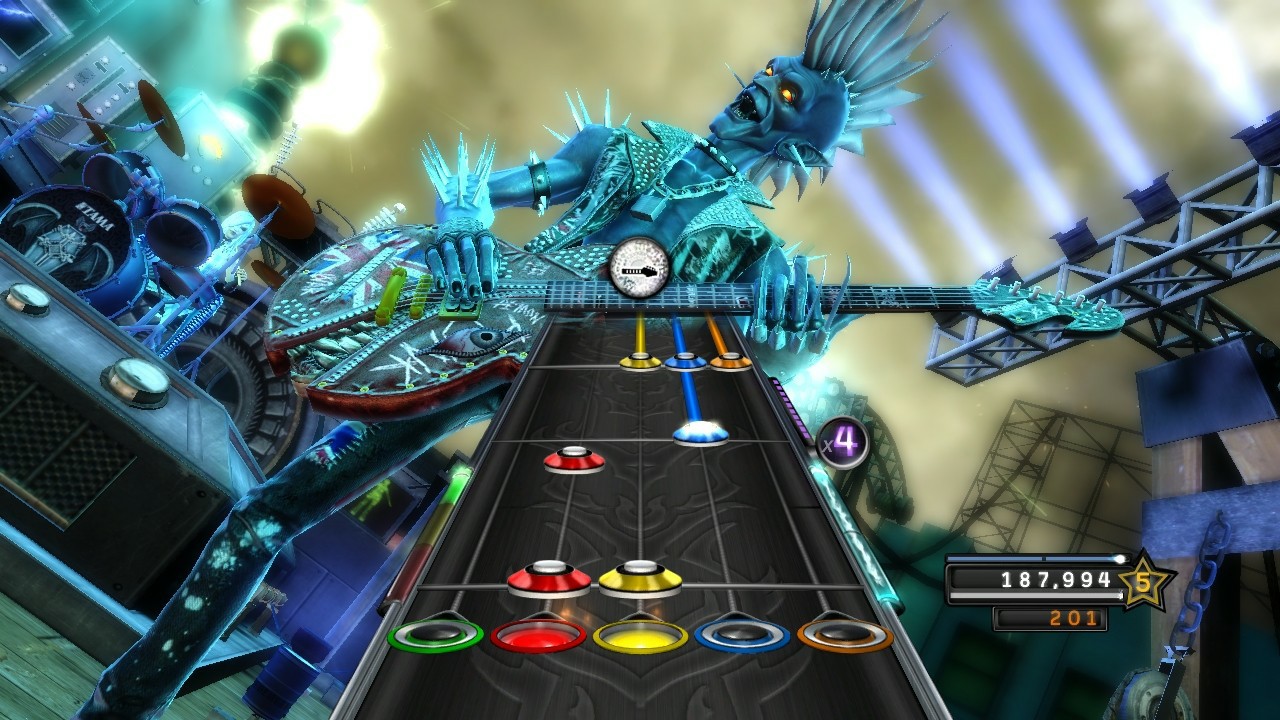Screen dimensions: 1280x720
Task: Click the score readout 187,994
Action: point(1059,578)
